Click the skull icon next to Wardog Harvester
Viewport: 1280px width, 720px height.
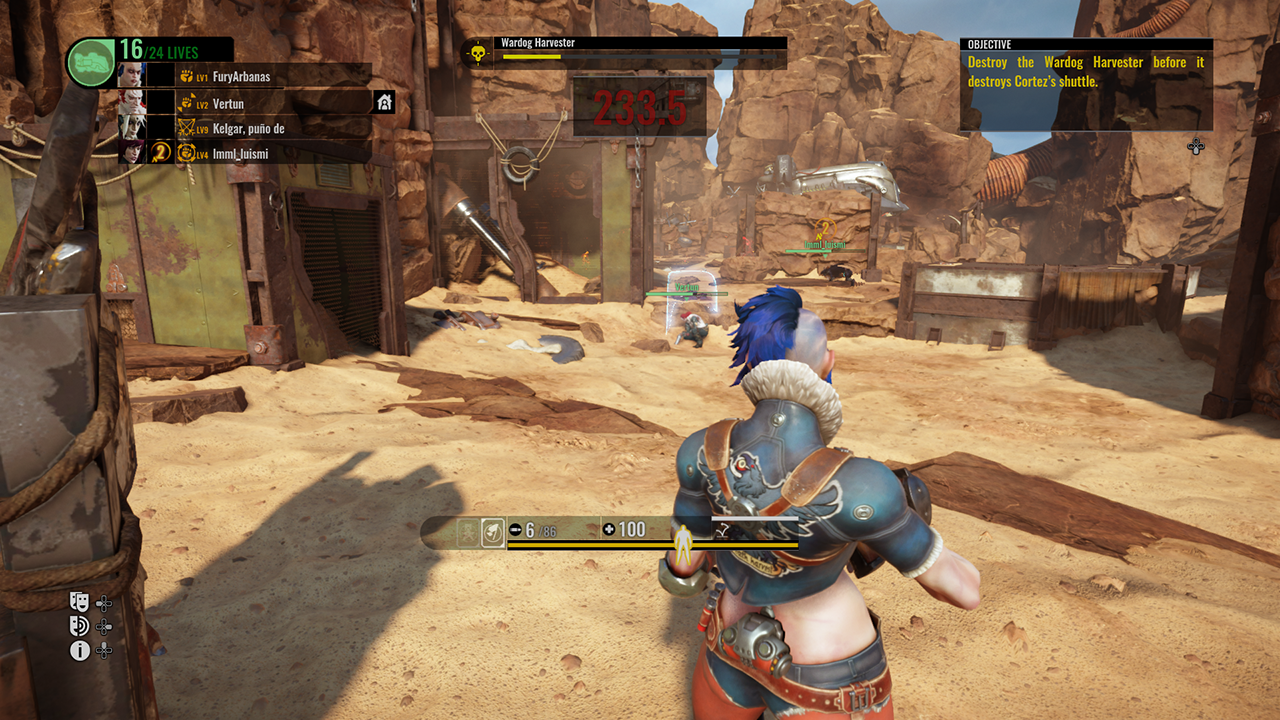tap(478, 53)
